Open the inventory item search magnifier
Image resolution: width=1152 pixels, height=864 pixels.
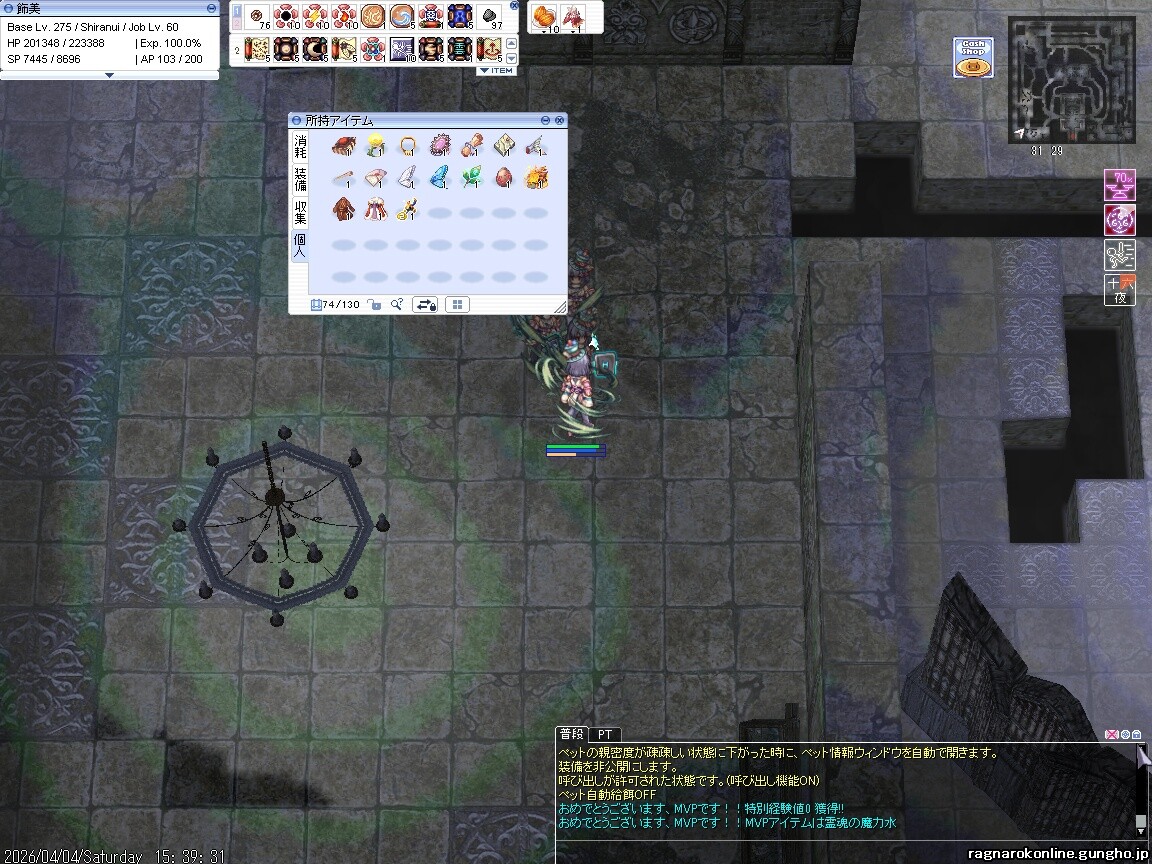tap(397, 305)
